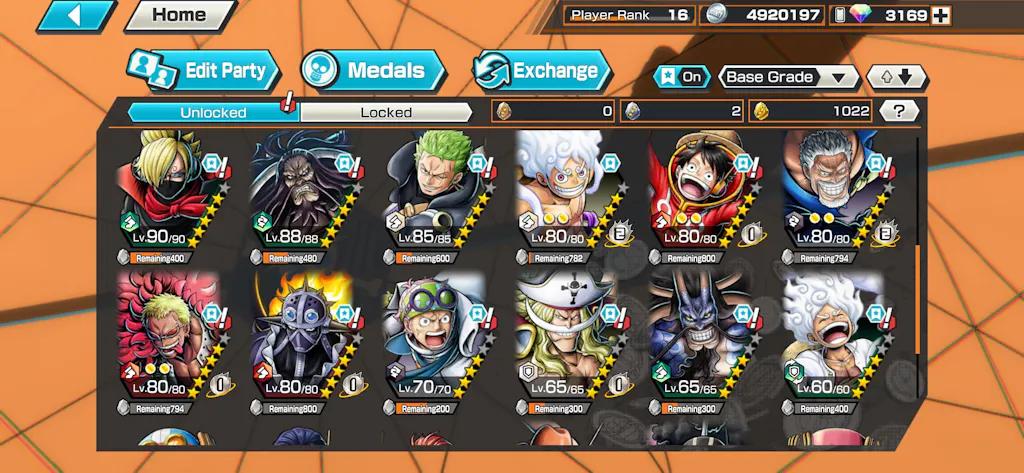Reverse sort order with the arrows button
1024x473 pixels.
point(897,77)
